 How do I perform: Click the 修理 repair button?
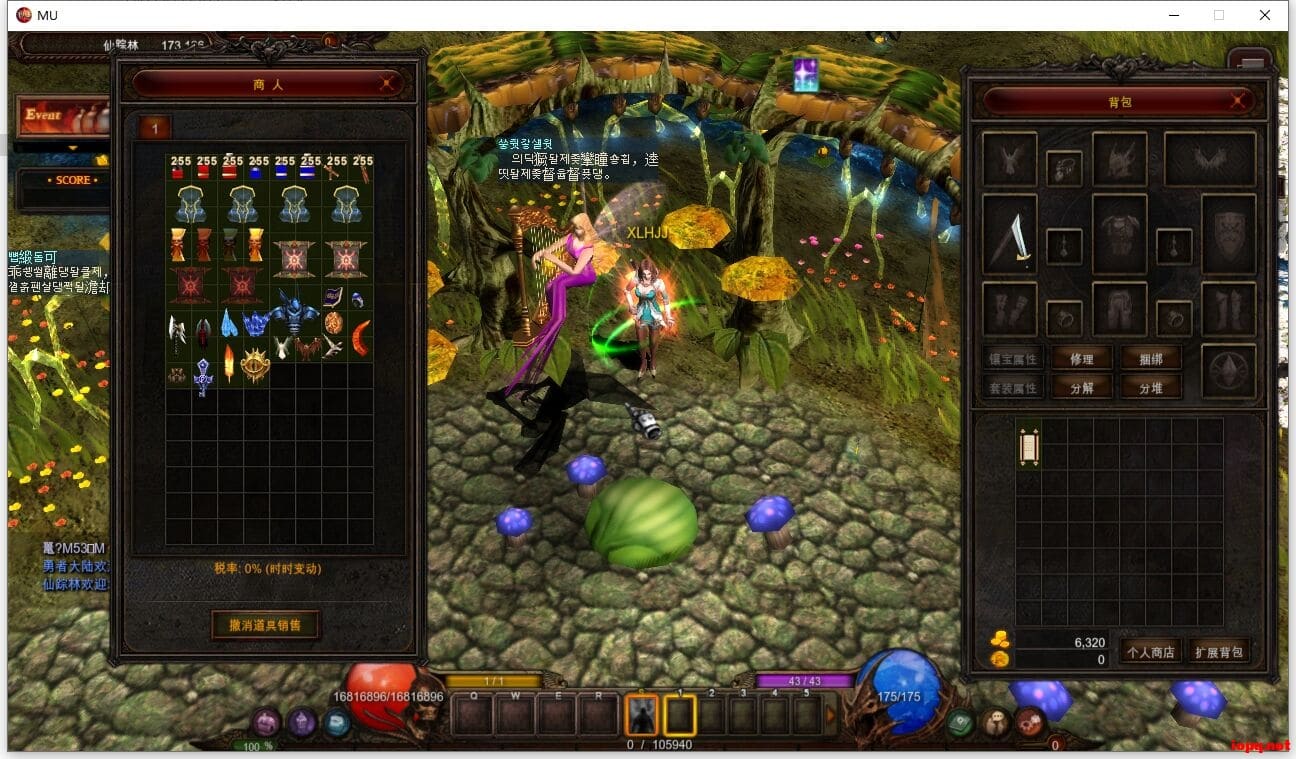tap(1081, 359)
